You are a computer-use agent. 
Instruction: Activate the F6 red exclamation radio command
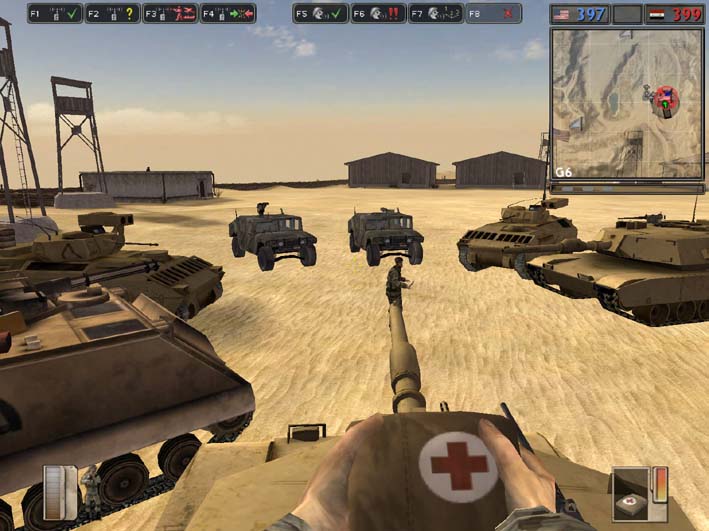point(378,14)
